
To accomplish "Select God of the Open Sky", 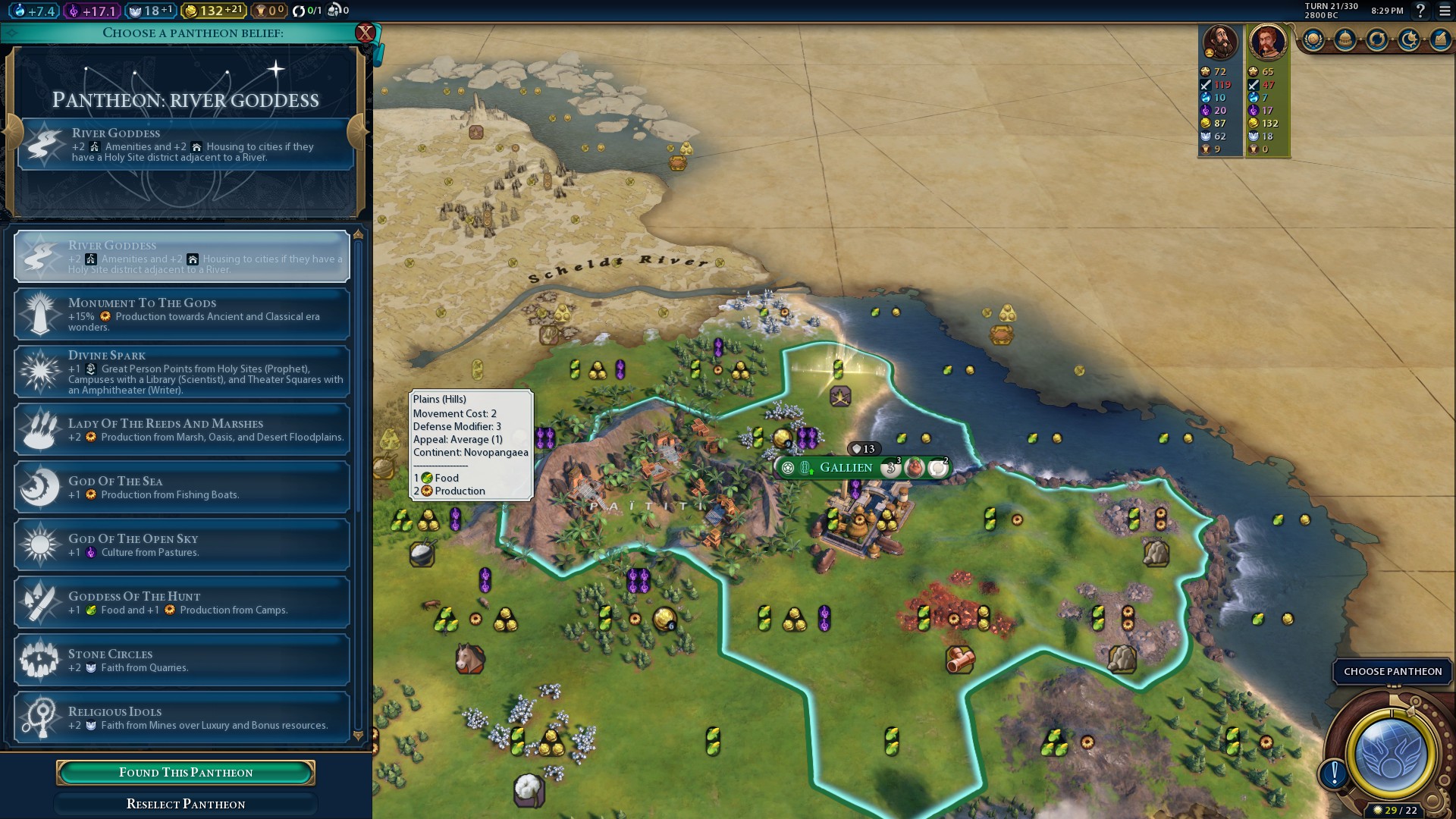I will click(182, 544).
